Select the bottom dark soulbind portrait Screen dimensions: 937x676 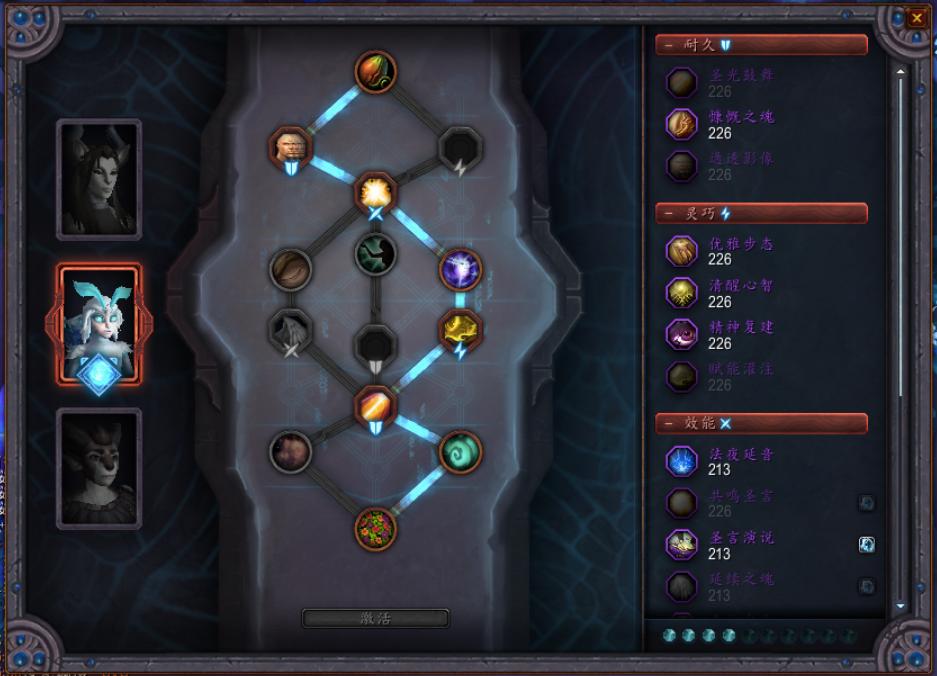[99, 467]
